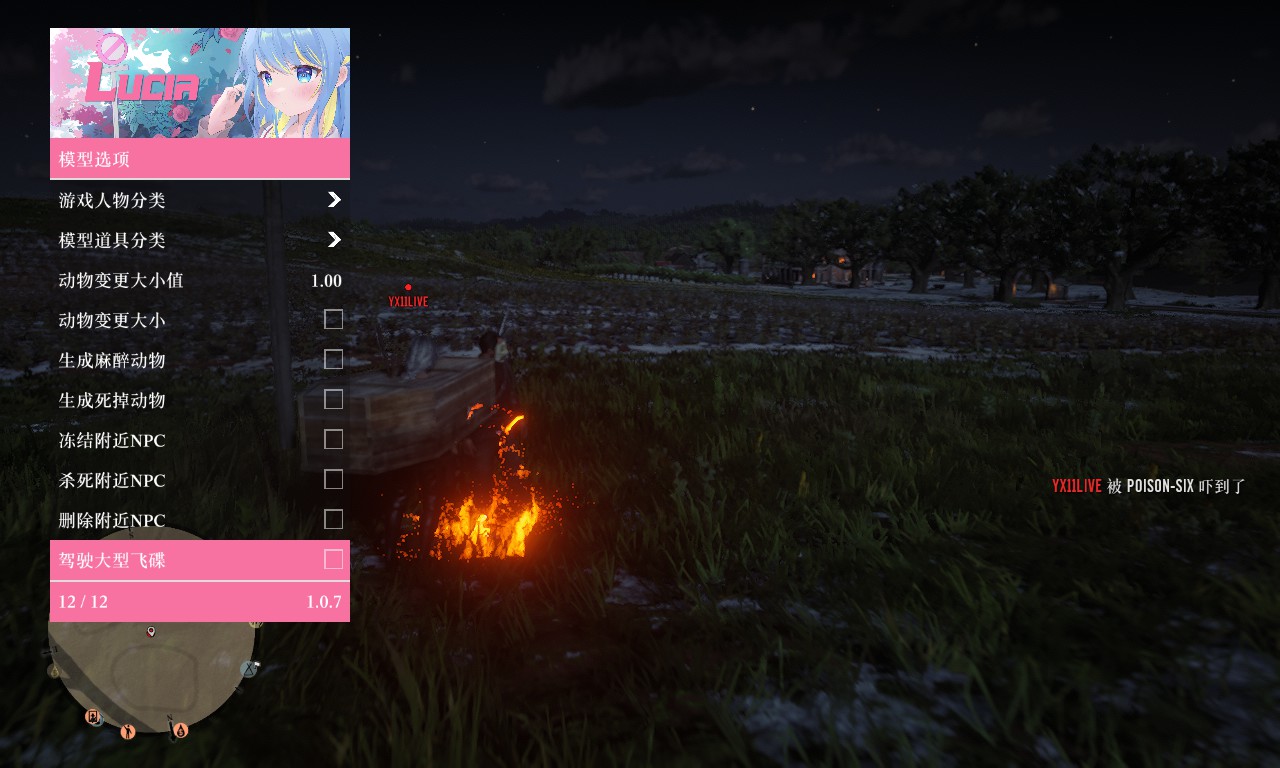Screen dimensions: 1280x768
Task: Open the 游戏人物分类 submenu
Action: (200, 200)
